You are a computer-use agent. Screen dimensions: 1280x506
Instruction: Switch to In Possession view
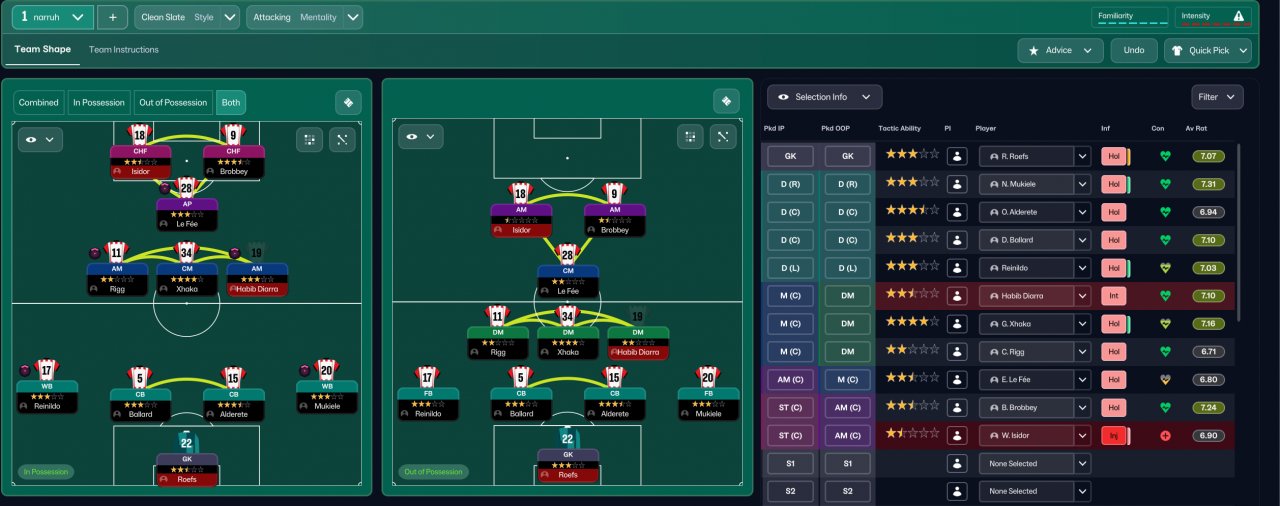coord(98,102)
